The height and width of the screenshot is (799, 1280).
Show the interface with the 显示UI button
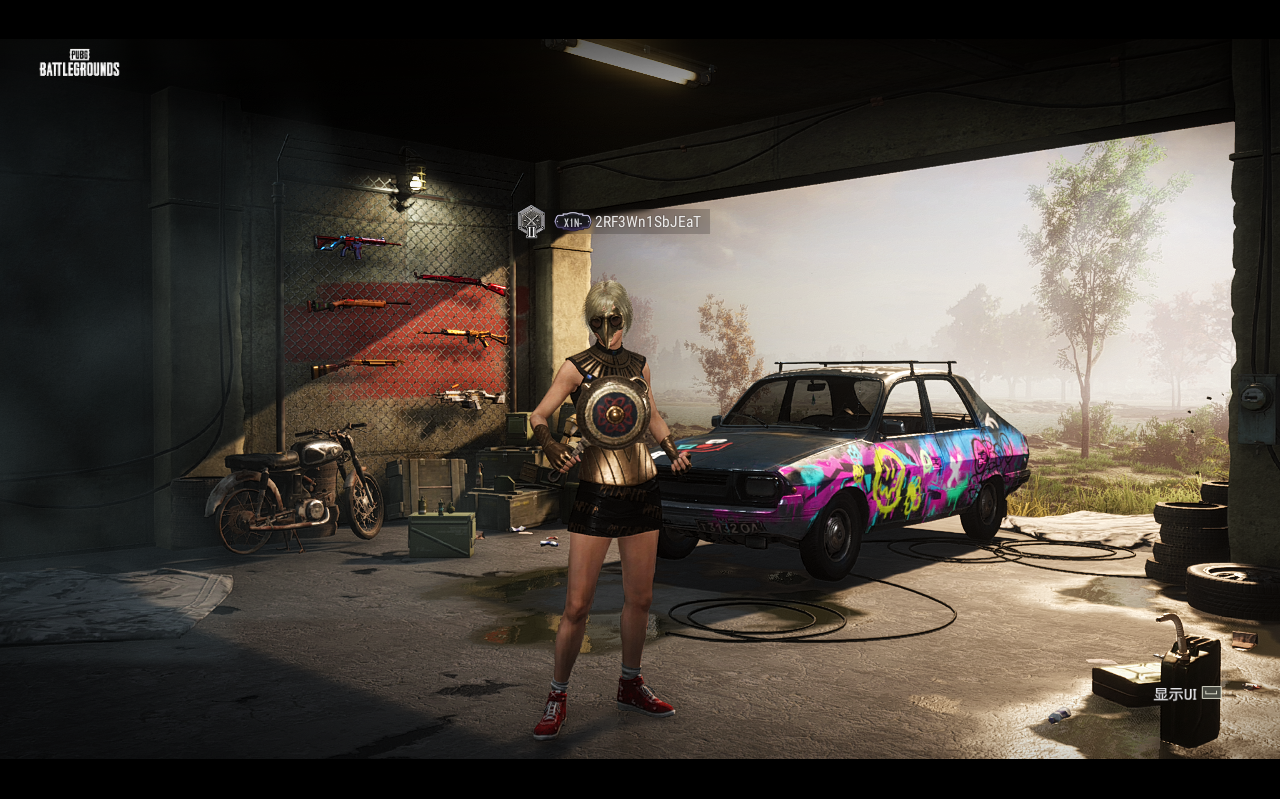coord(1186,694)
